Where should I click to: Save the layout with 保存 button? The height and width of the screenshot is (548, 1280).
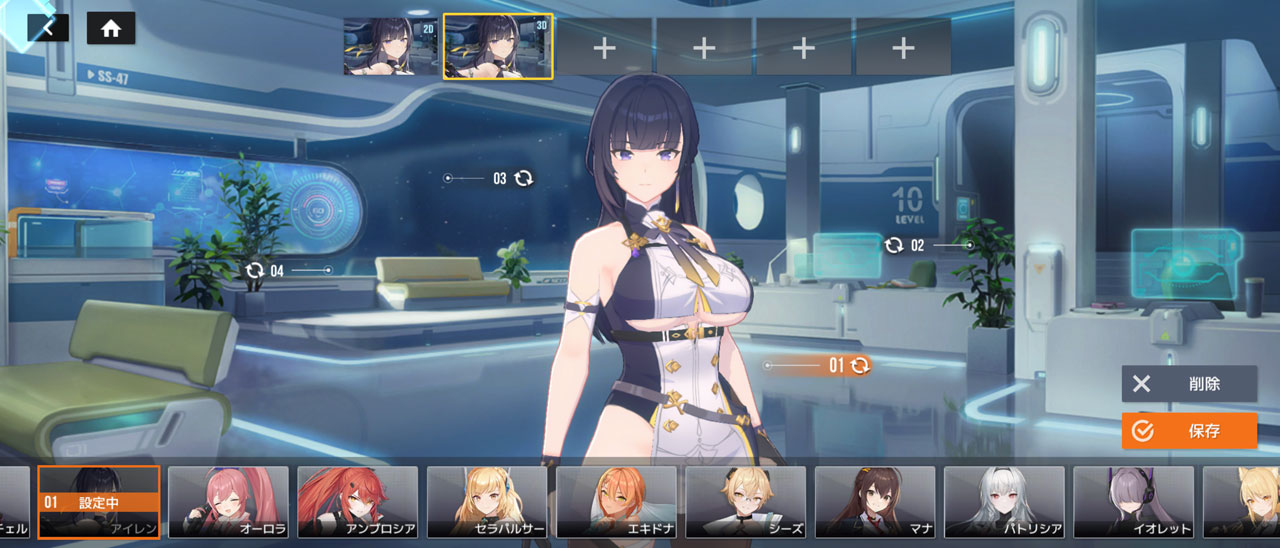point(1189,431)
